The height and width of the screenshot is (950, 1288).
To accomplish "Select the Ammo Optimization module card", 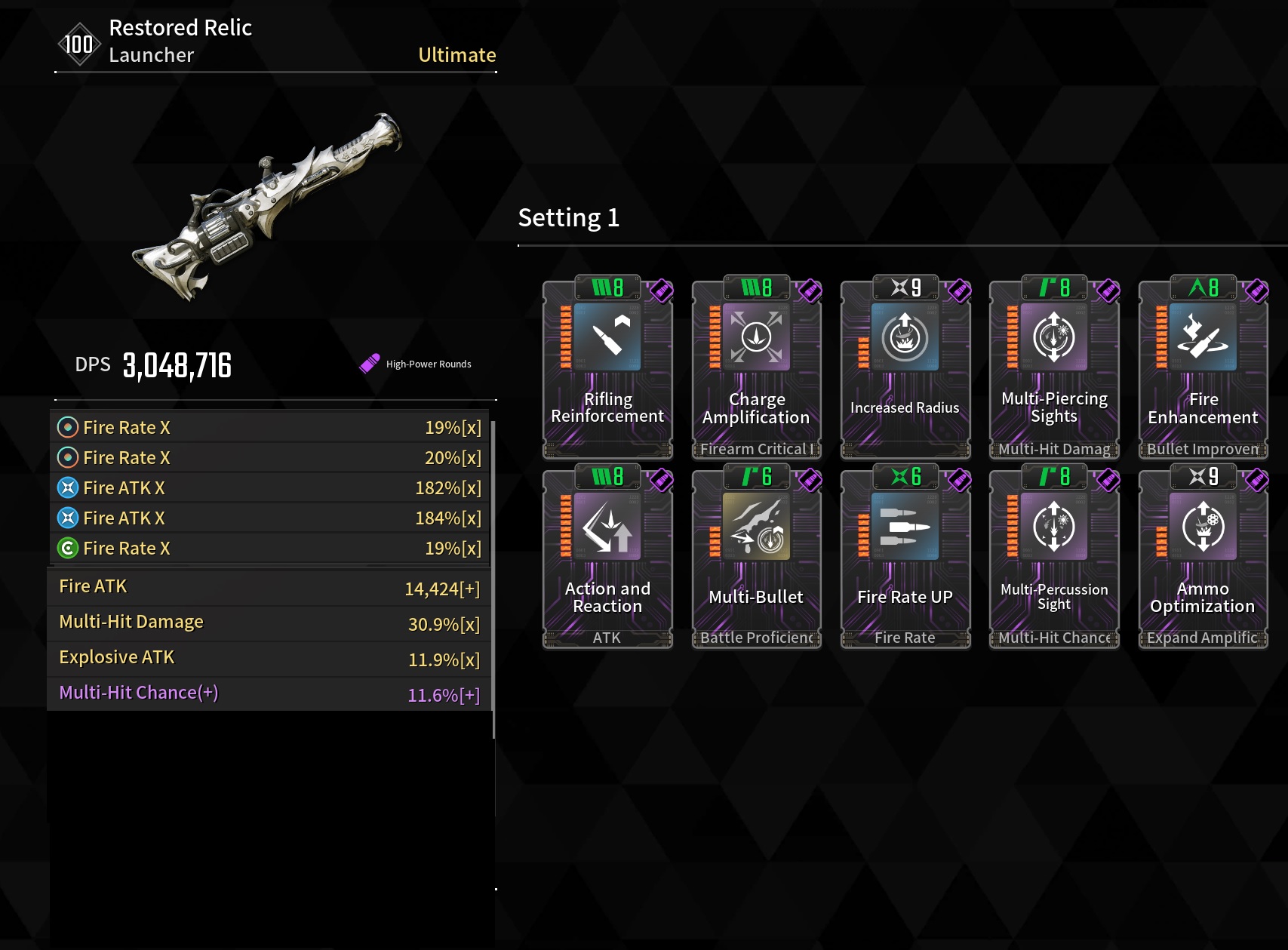I will click(1203, 556).
